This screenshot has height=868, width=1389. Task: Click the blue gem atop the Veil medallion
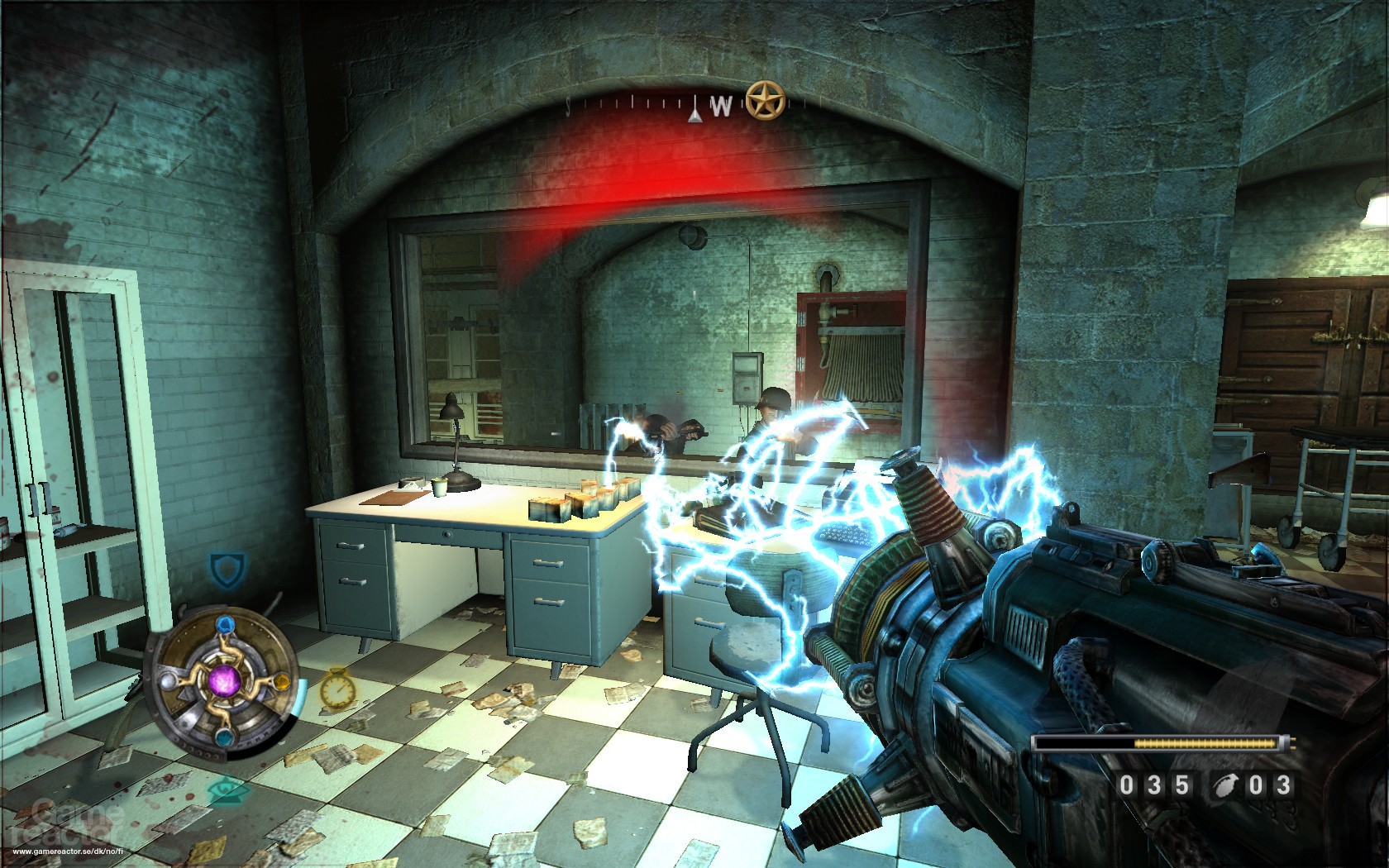(224, 625)
